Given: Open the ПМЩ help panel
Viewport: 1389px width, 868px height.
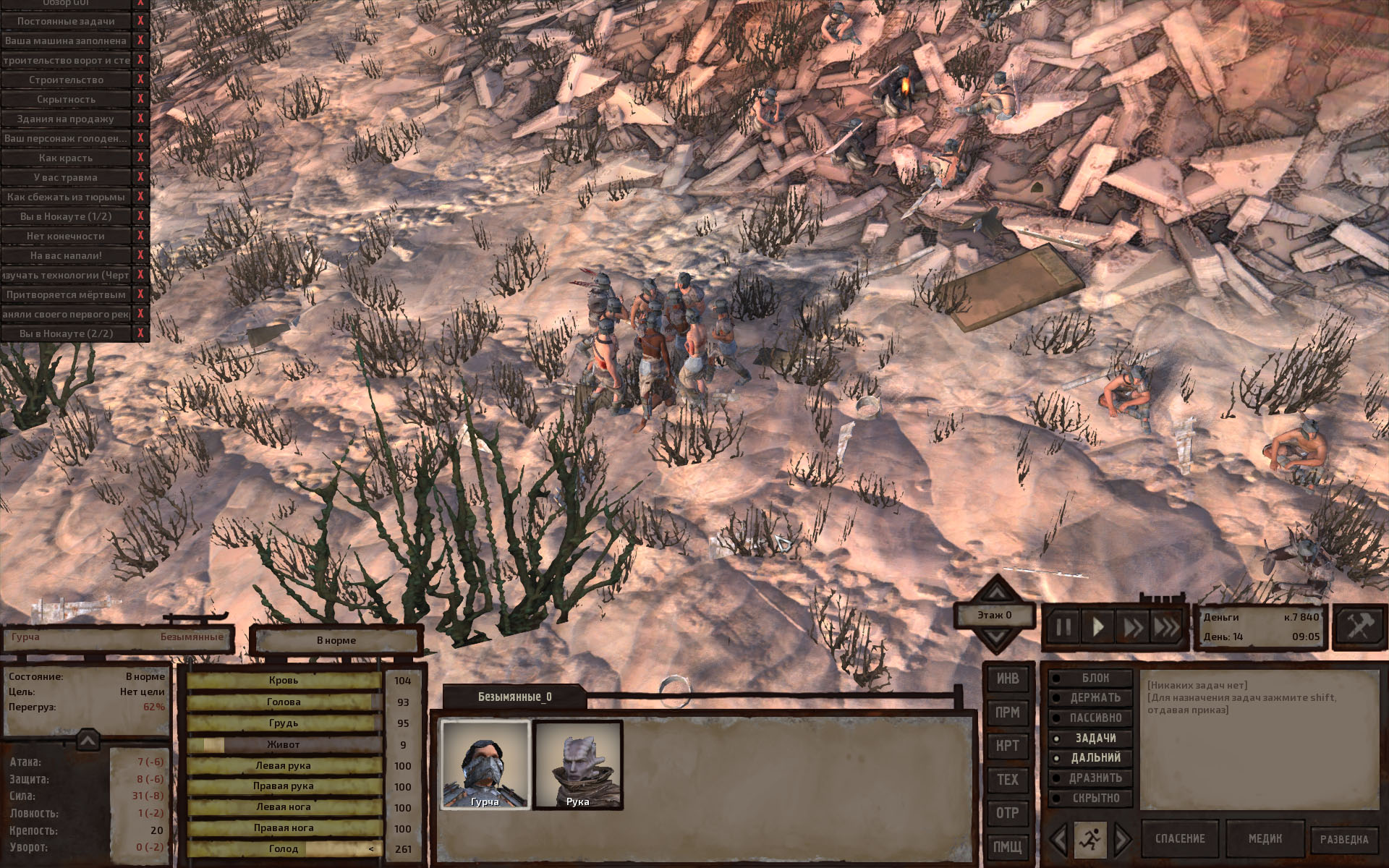Looking at the screenshot, I should (1007, 846).
